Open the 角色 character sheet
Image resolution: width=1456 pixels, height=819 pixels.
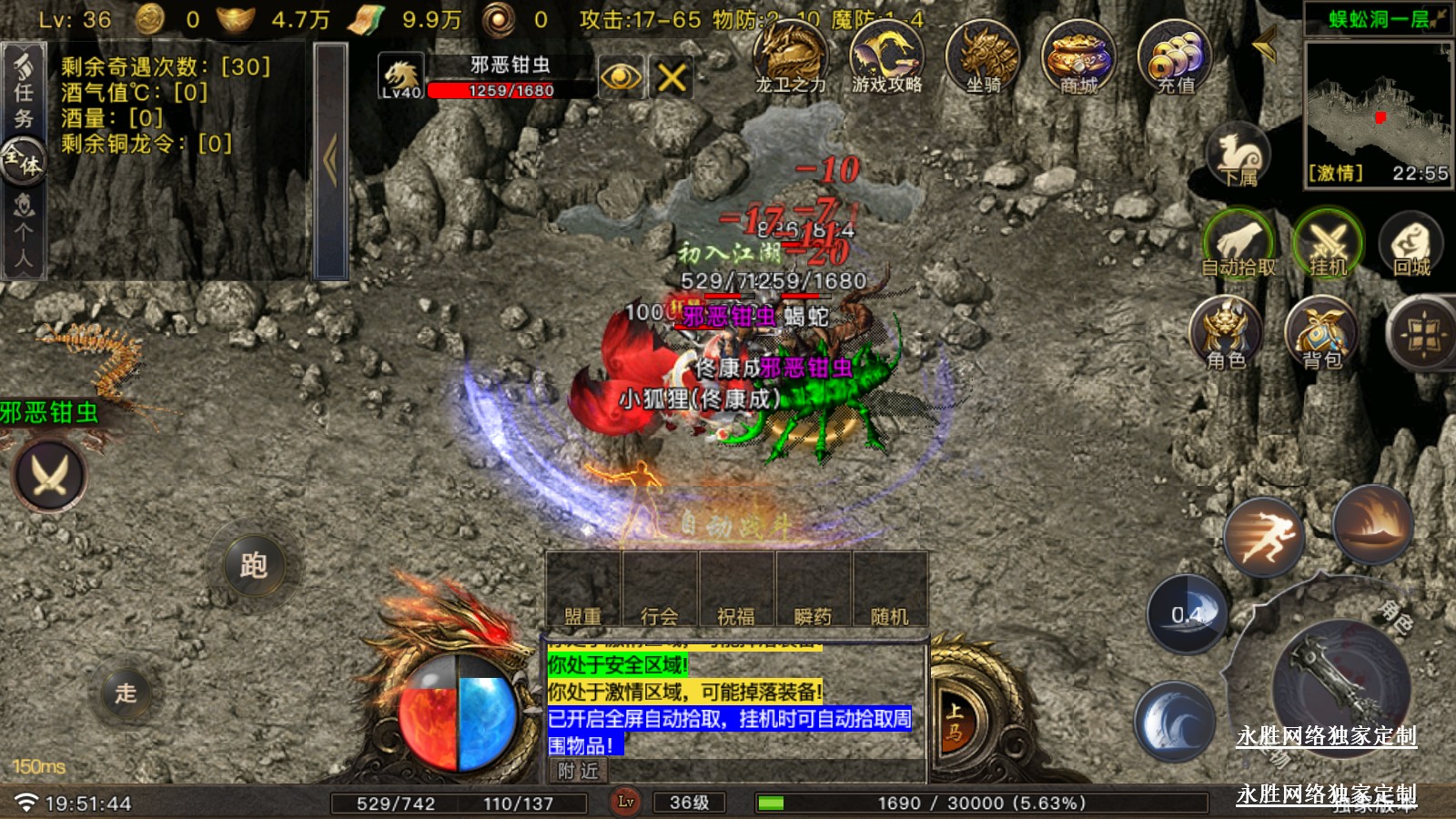click(1226, 333)
